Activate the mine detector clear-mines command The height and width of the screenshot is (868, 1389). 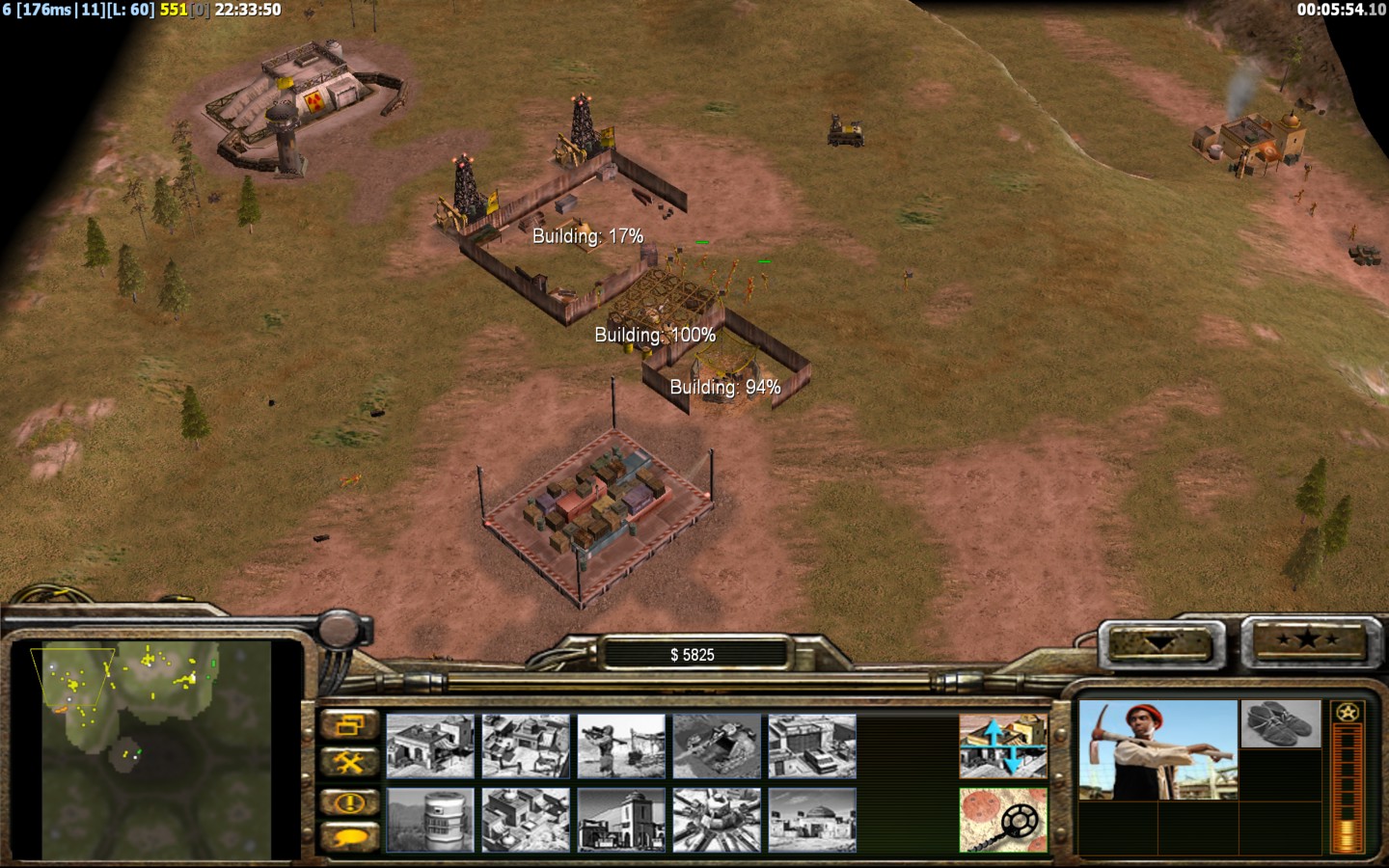1003,820
